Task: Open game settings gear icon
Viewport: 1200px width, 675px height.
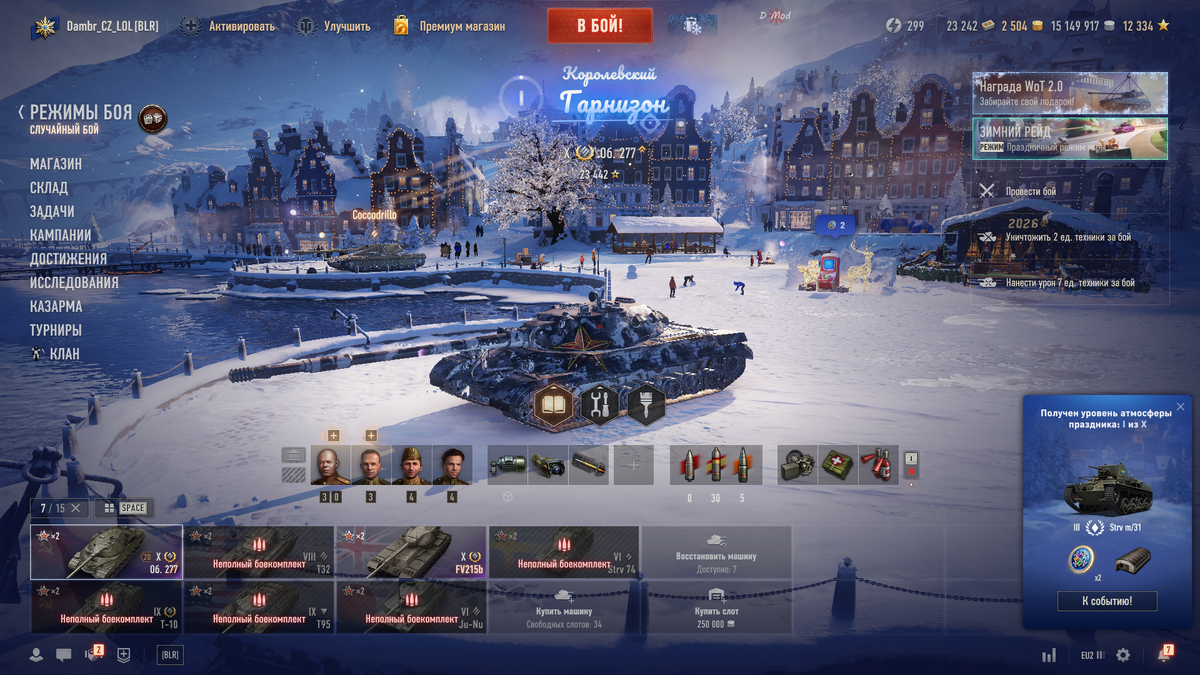Action: click(x=1123, y=655)
